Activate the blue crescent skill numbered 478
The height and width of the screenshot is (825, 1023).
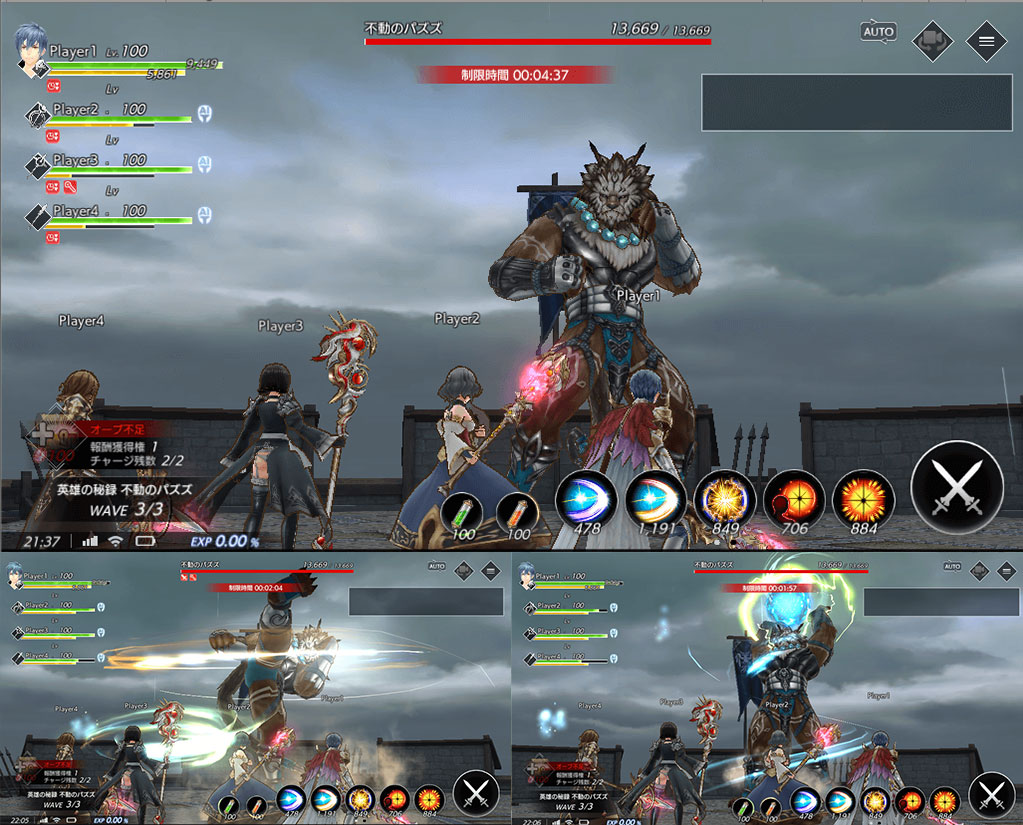click(x=586, y=498)
